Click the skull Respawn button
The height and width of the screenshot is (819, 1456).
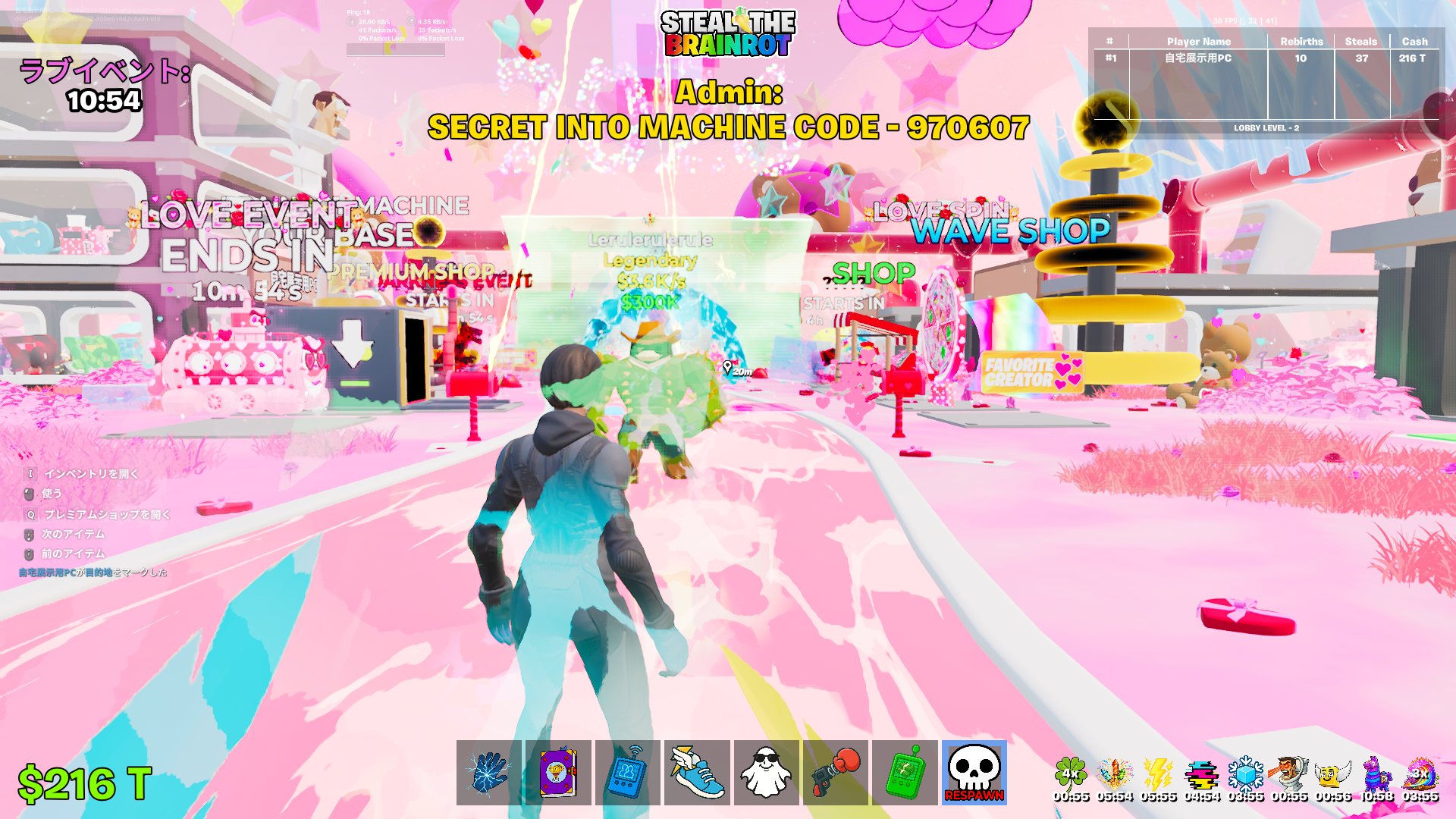[974, 773]
